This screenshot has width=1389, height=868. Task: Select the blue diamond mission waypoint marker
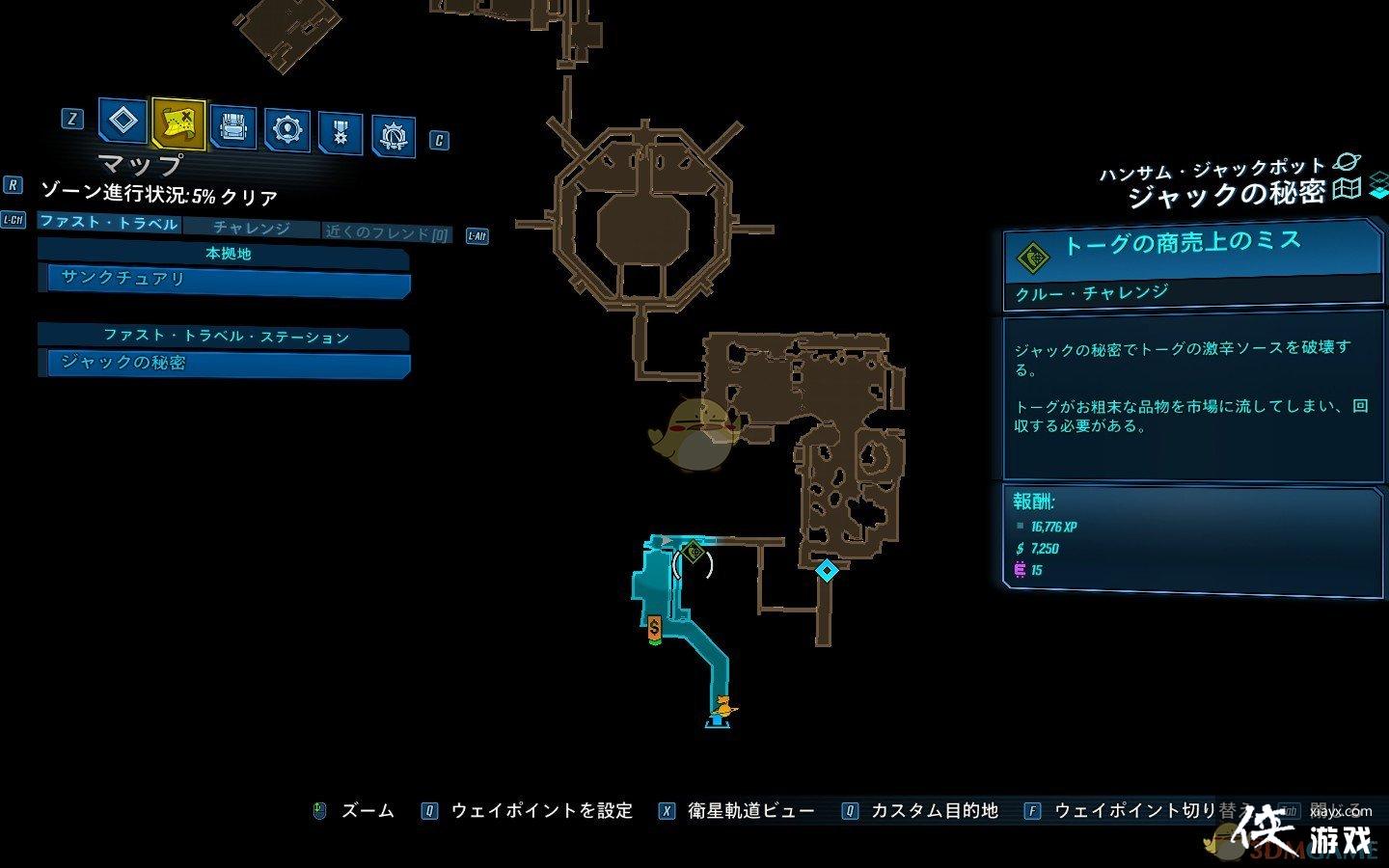827,570
